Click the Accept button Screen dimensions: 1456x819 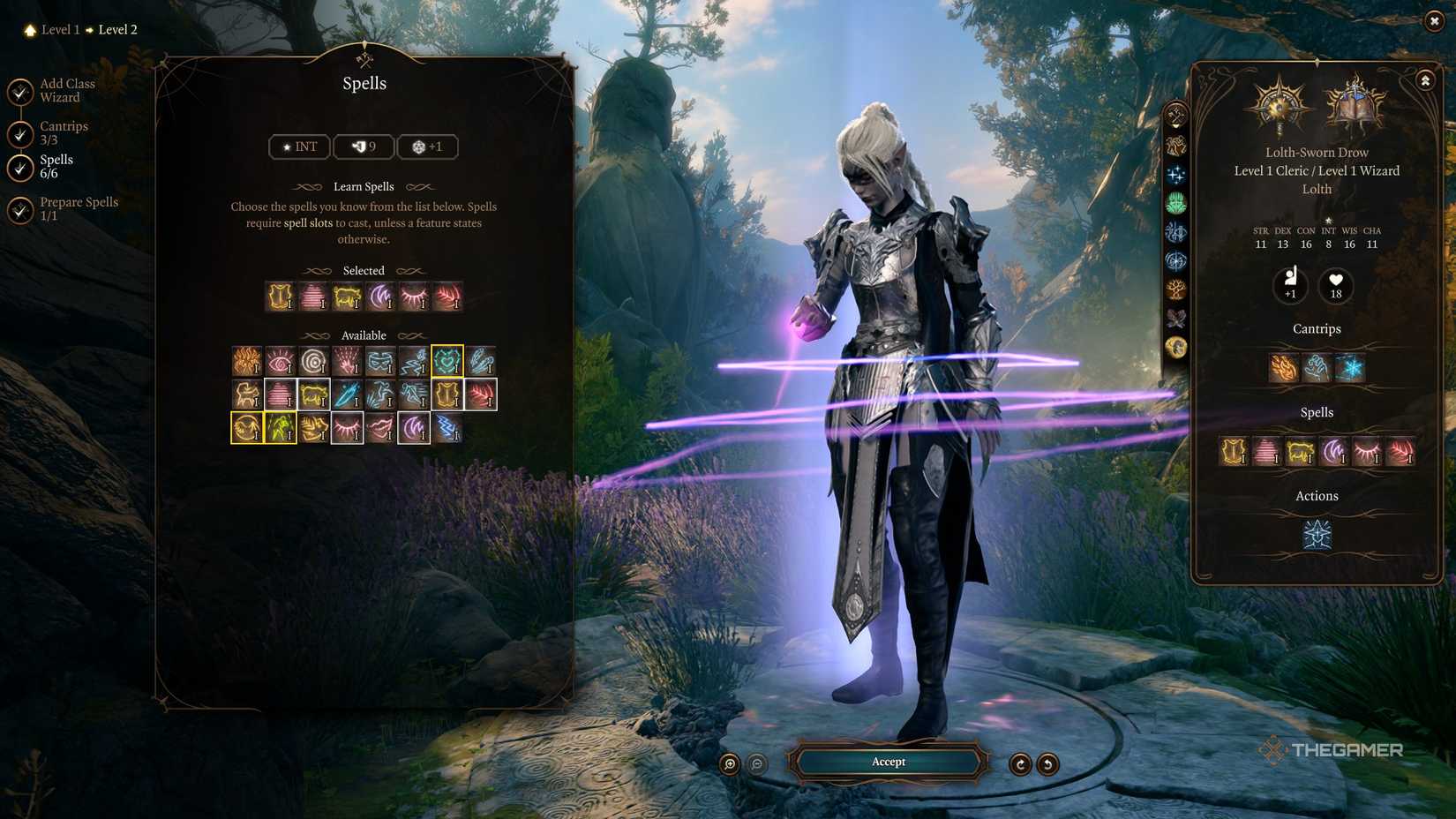888,762
